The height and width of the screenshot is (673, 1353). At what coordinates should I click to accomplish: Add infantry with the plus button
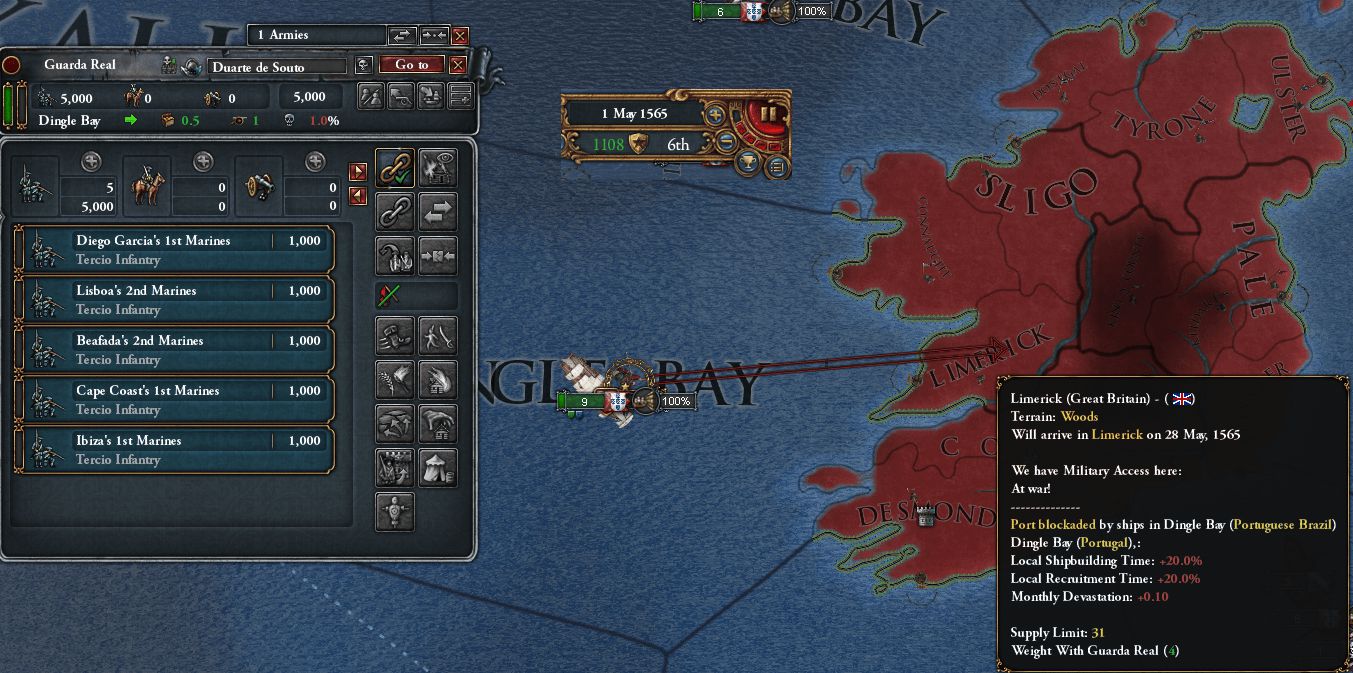[91, 161]
